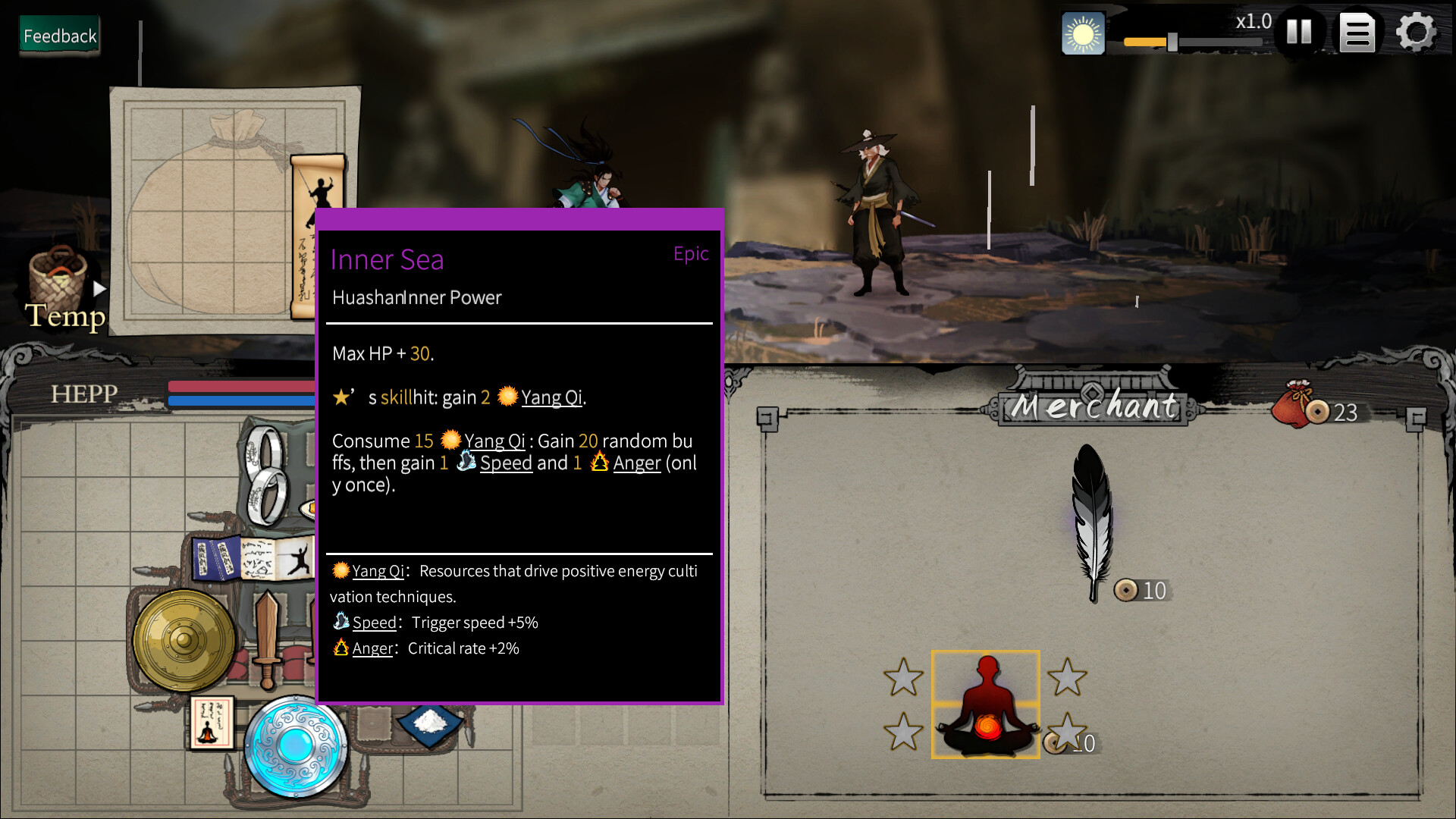The width and height of the screenshot is (1456, 819).
Task: Select the golden round shield
Action: click(183, 641)
